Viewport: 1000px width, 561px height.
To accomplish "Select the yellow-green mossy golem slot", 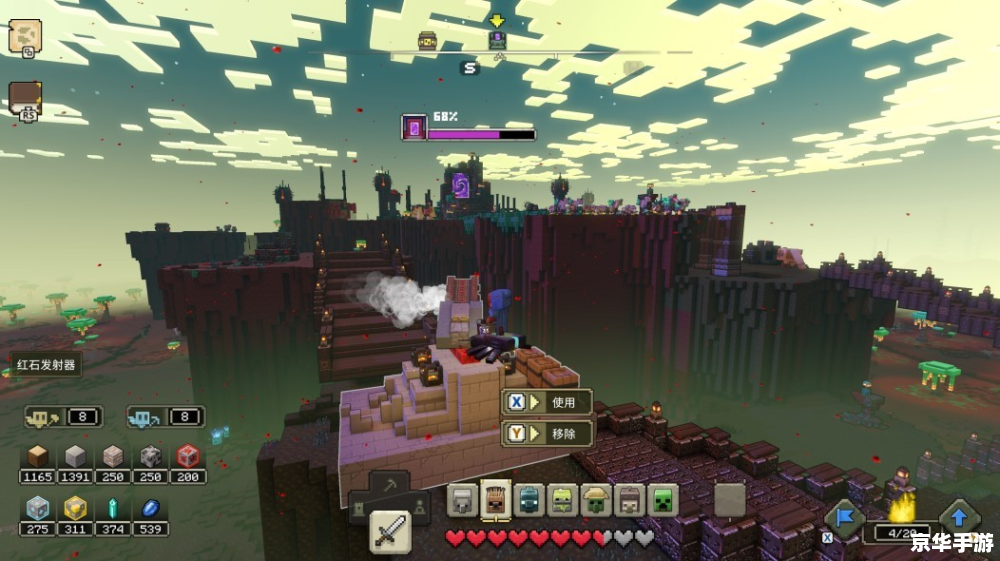I will 562,499.
